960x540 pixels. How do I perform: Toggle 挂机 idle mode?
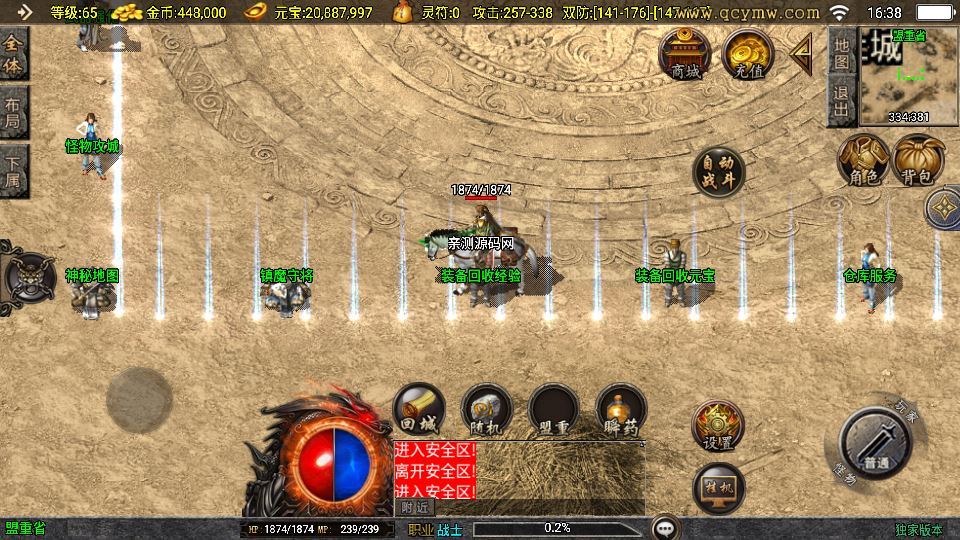coord(718,487)
